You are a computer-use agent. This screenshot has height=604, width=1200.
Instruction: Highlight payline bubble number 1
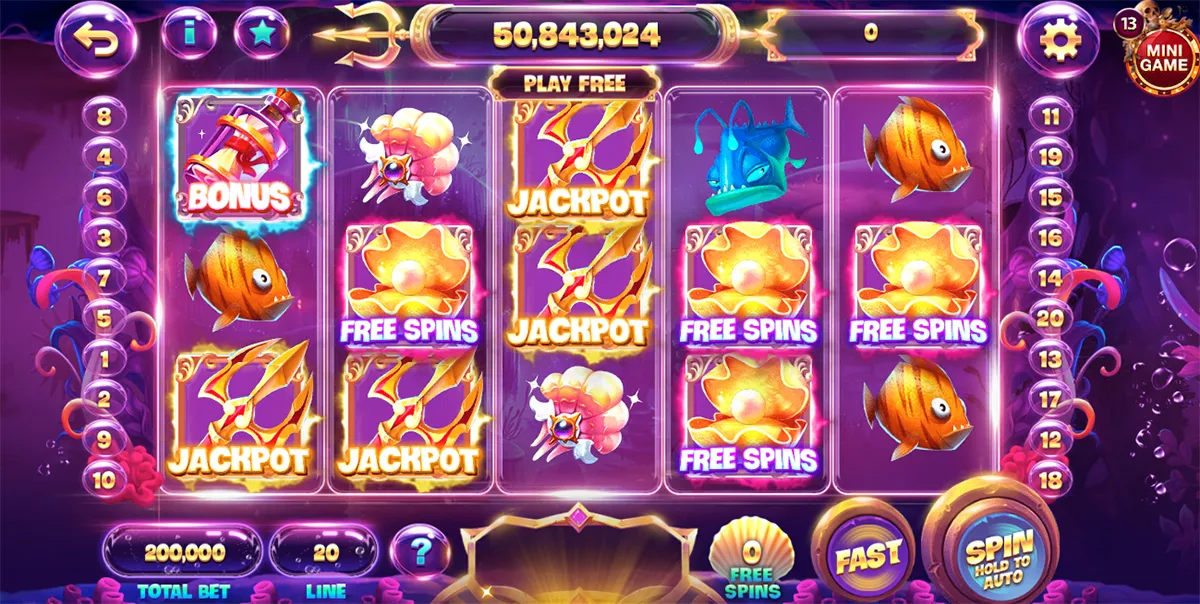(104, 358)
